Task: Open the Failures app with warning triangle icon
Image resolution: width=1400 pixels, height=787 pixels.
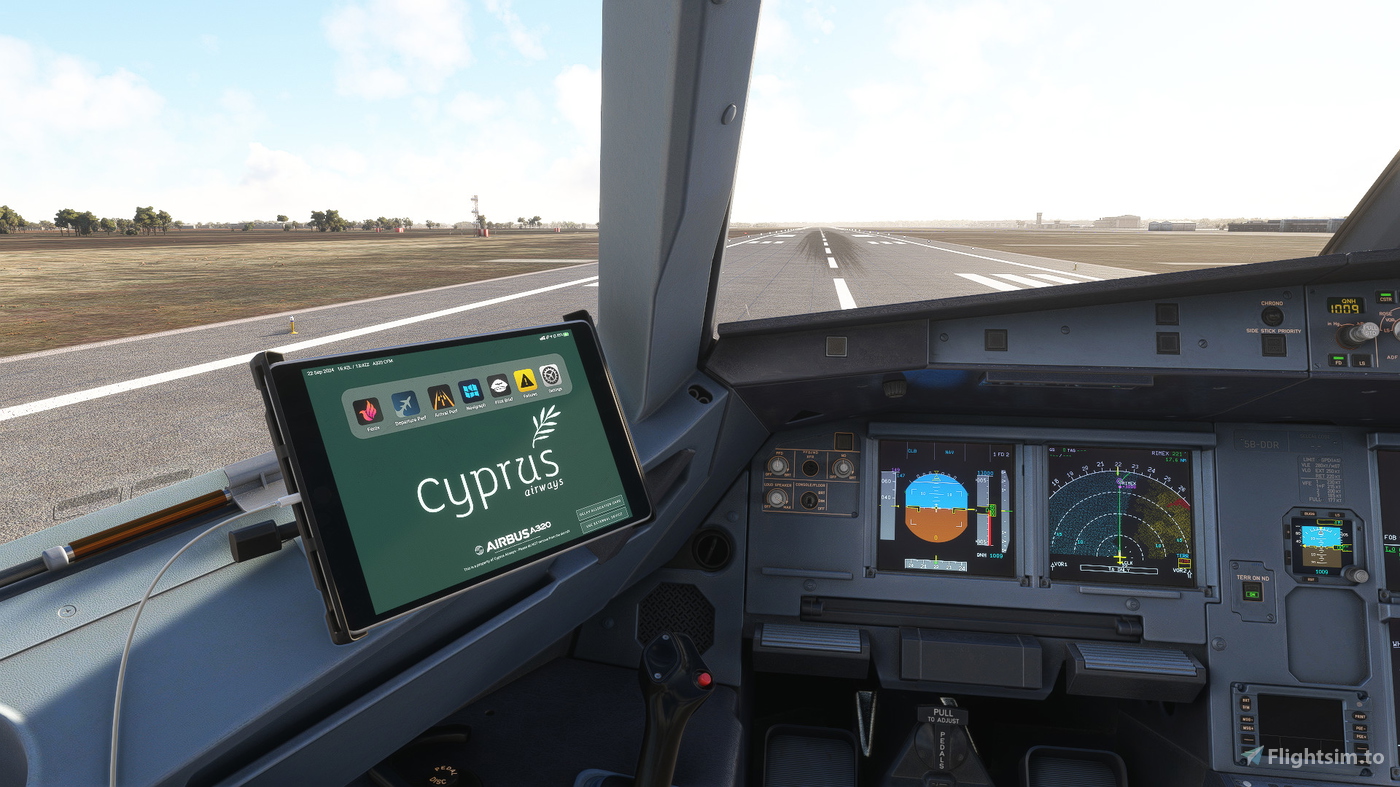Action: click(x=524, y=381)
